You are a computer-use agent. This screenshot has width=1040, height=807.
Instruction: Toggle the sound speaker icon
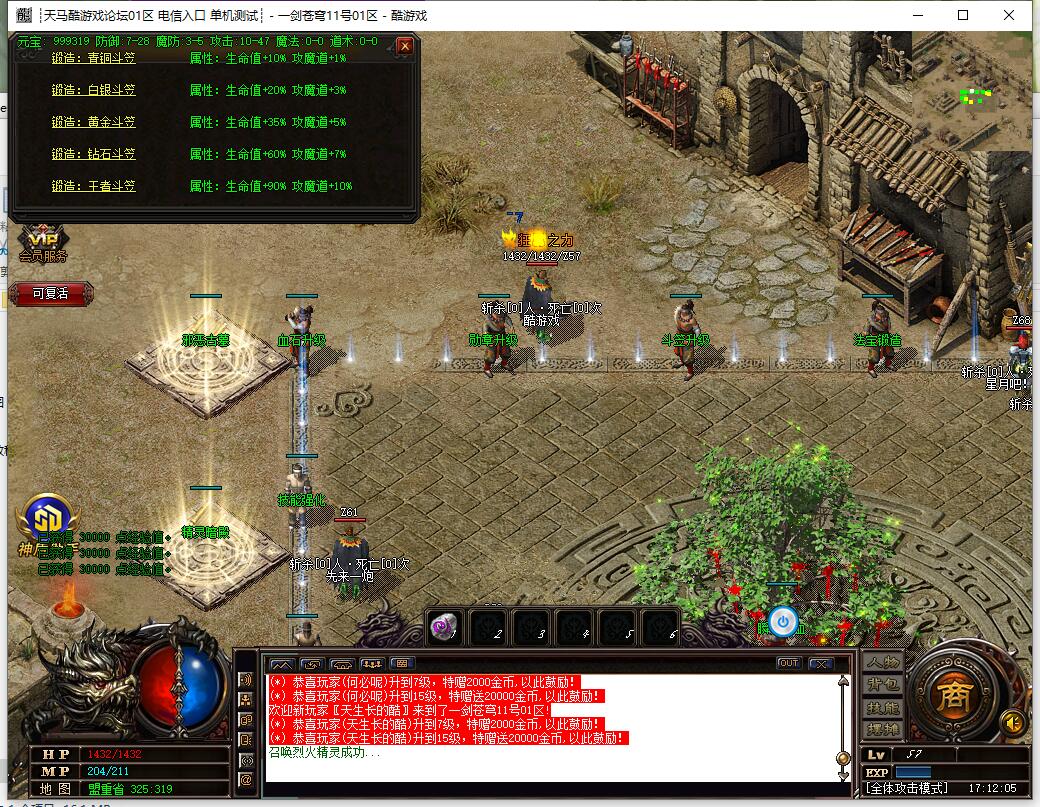point(1012,721)
